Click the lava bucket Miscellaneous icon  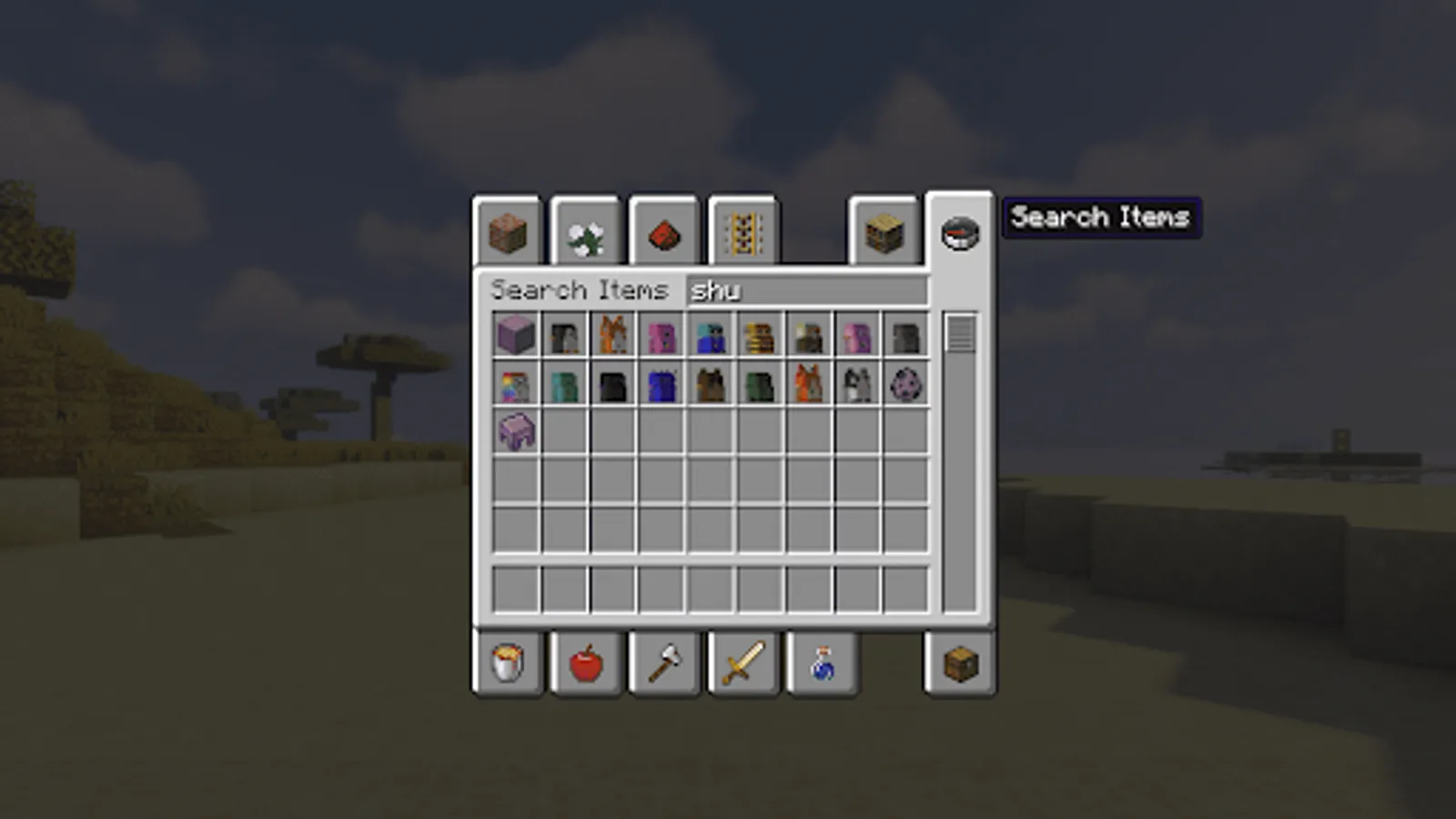[x=508, y=665]
